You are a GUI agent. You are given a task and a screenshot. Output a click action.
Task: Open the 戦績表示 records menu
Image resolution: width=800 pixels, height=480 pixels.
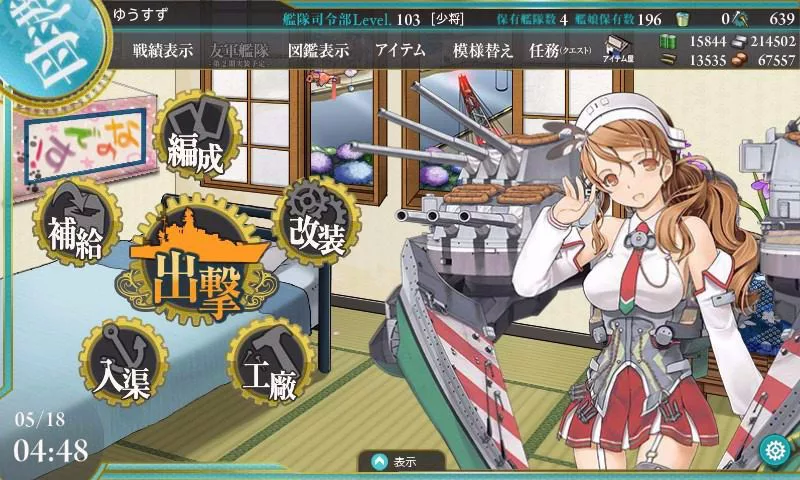tap(163, 51)
